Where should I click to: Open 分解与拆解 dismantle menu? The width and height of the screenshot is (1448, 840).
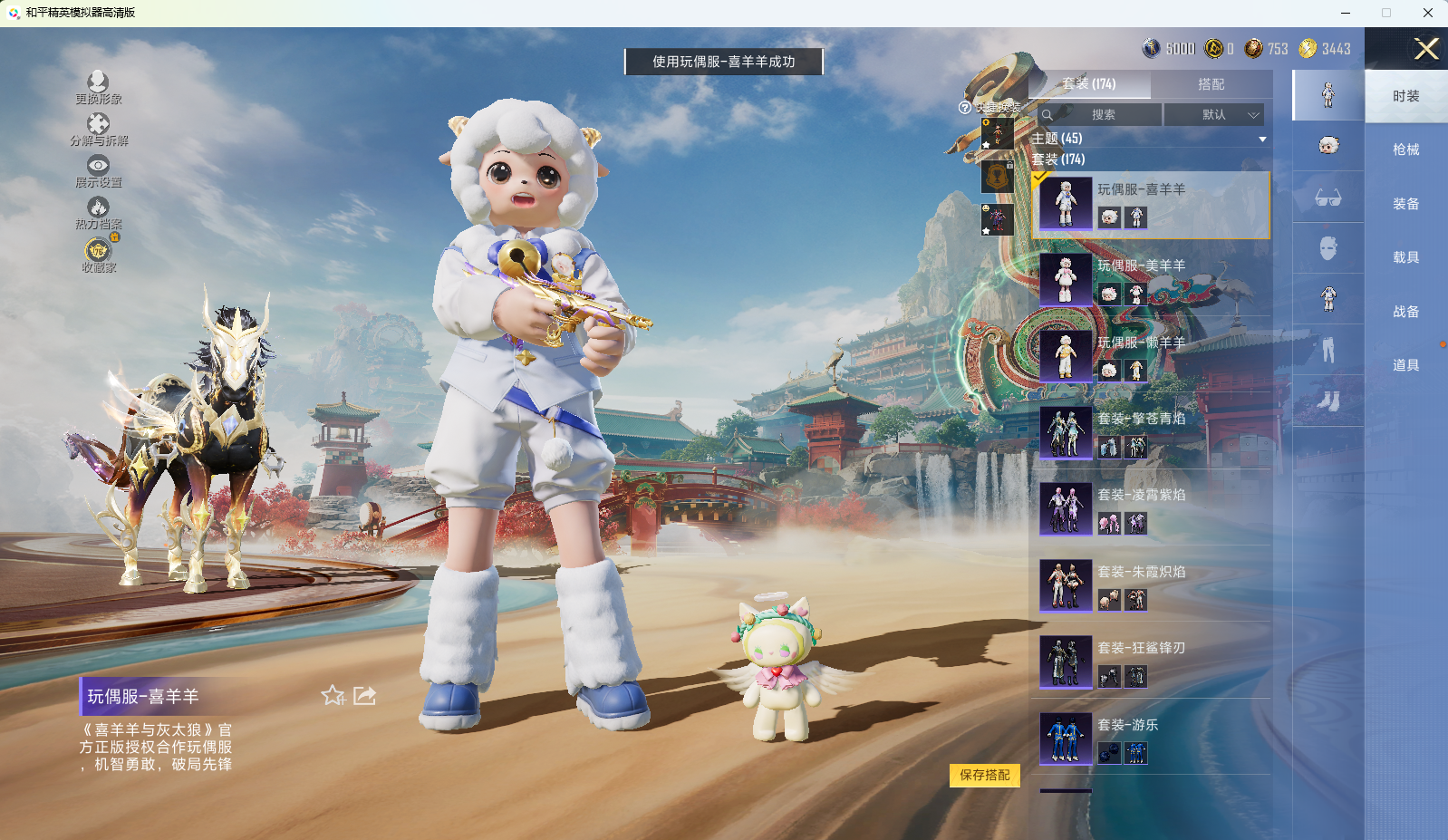click(98, 130)
